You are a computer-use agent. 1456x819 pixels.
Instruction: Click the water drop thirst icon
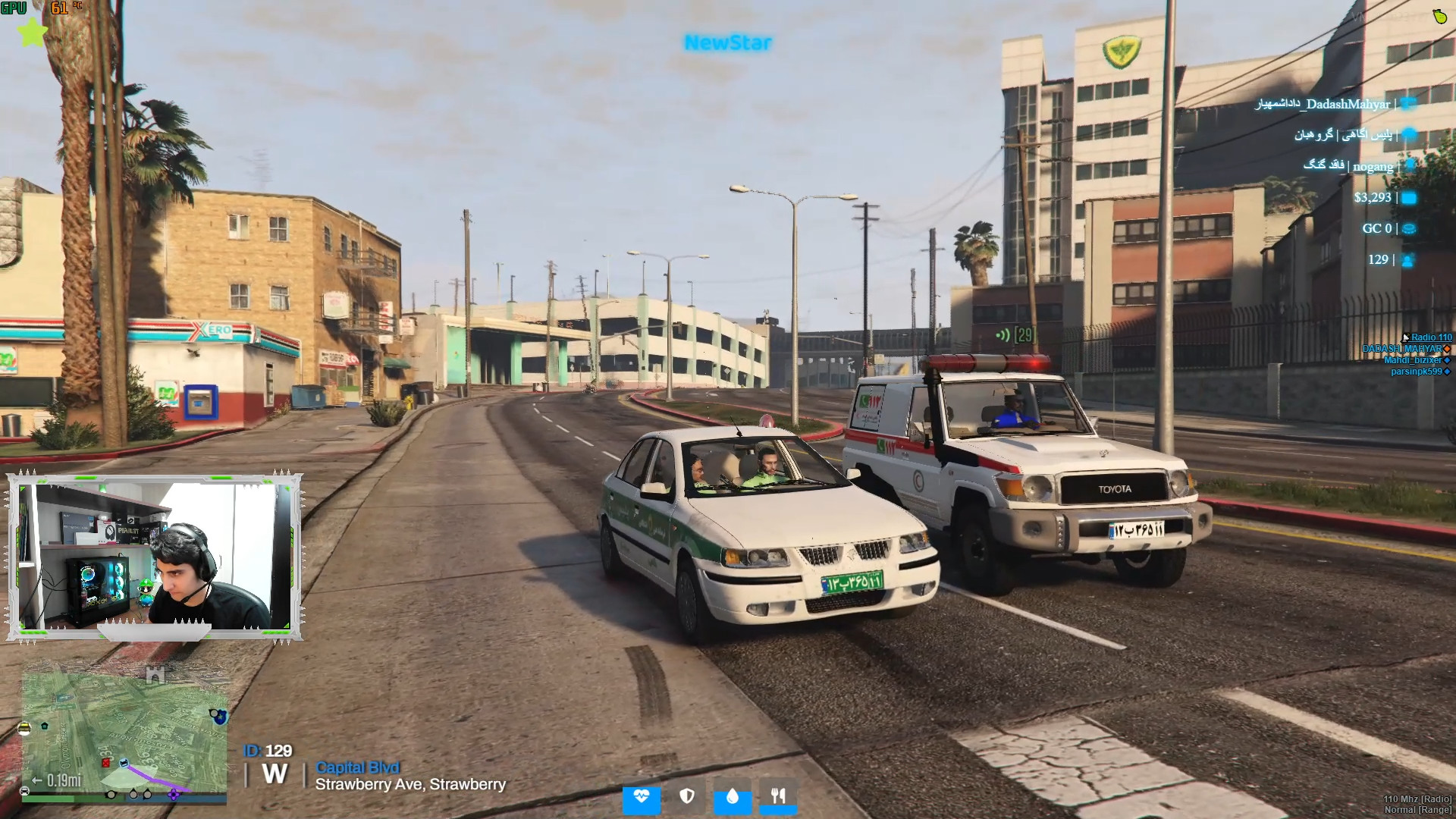click(x=733, y=796)
